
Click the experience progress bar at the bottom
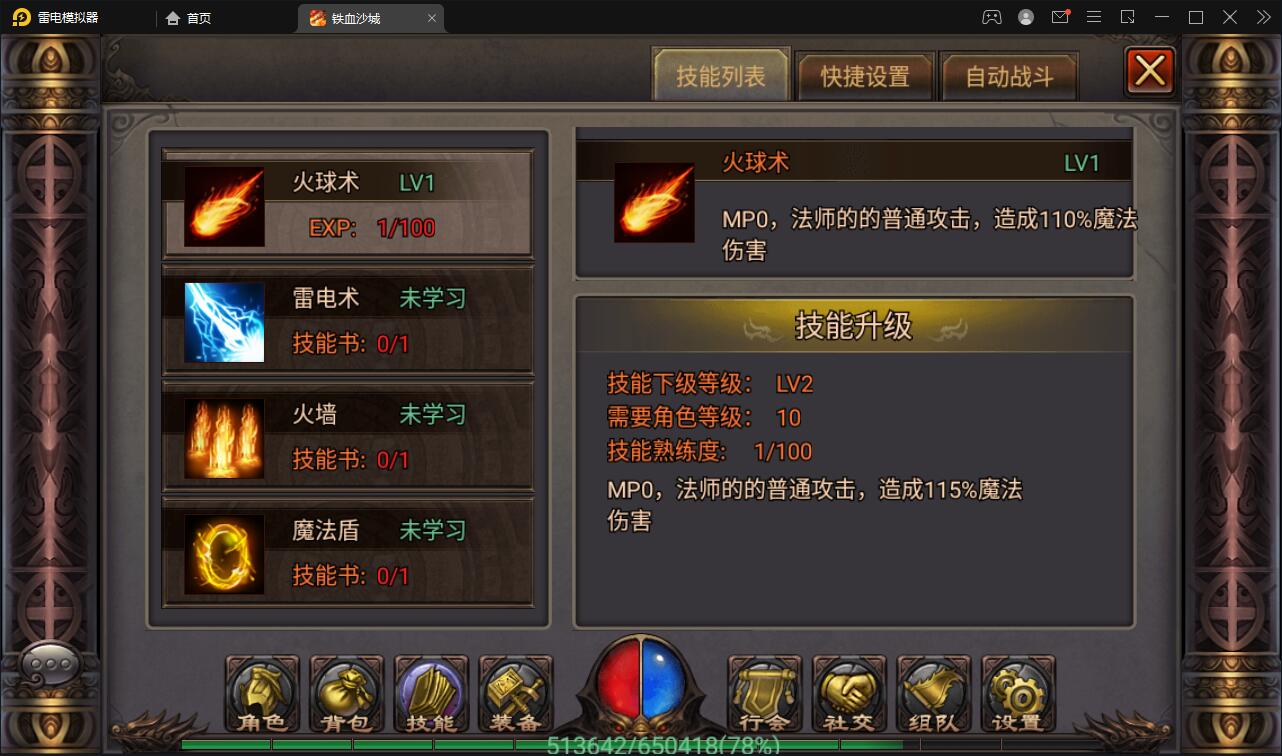pos(641,745)
